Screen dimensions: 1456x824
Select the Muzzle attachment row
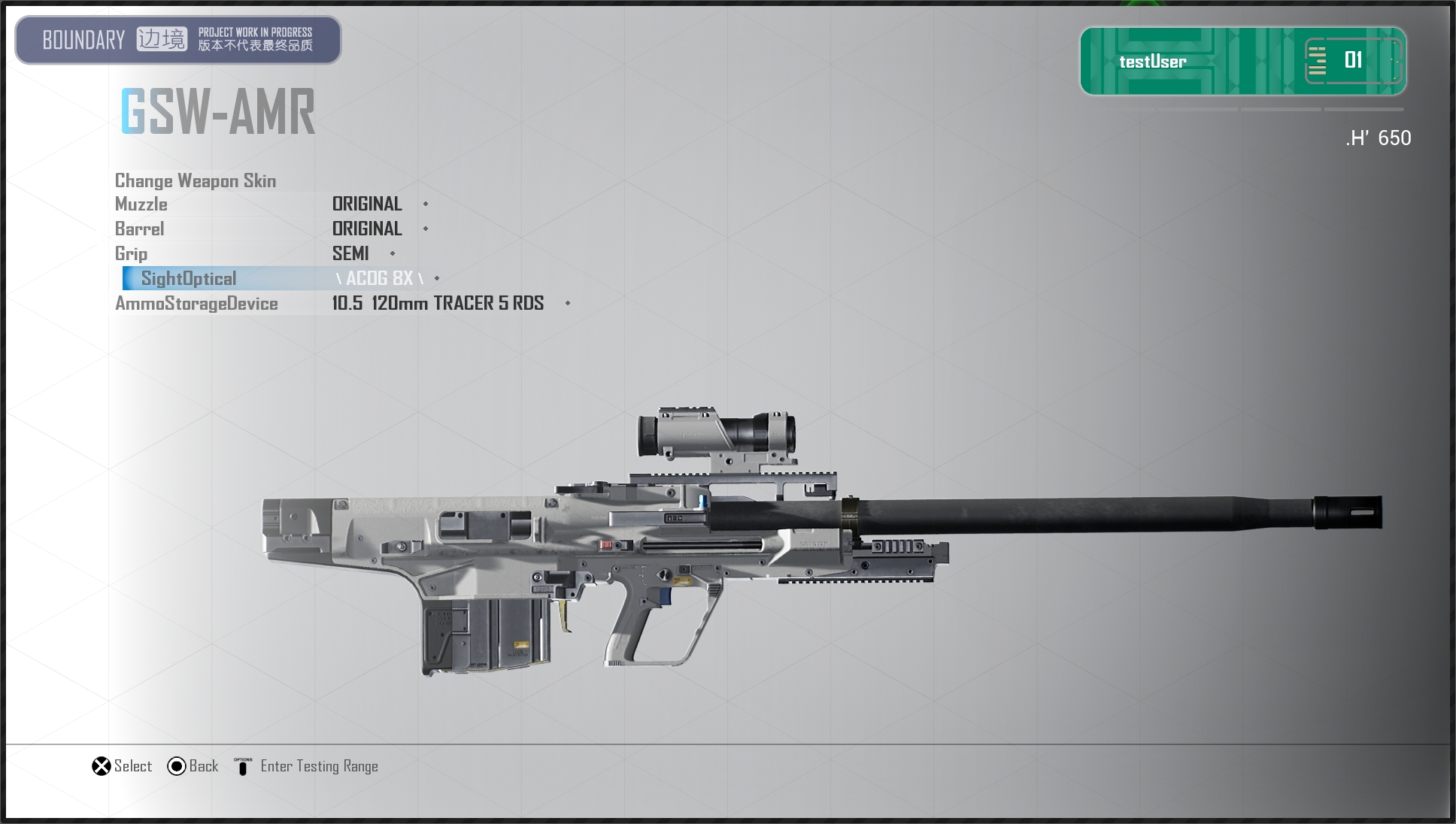(141, 204)
